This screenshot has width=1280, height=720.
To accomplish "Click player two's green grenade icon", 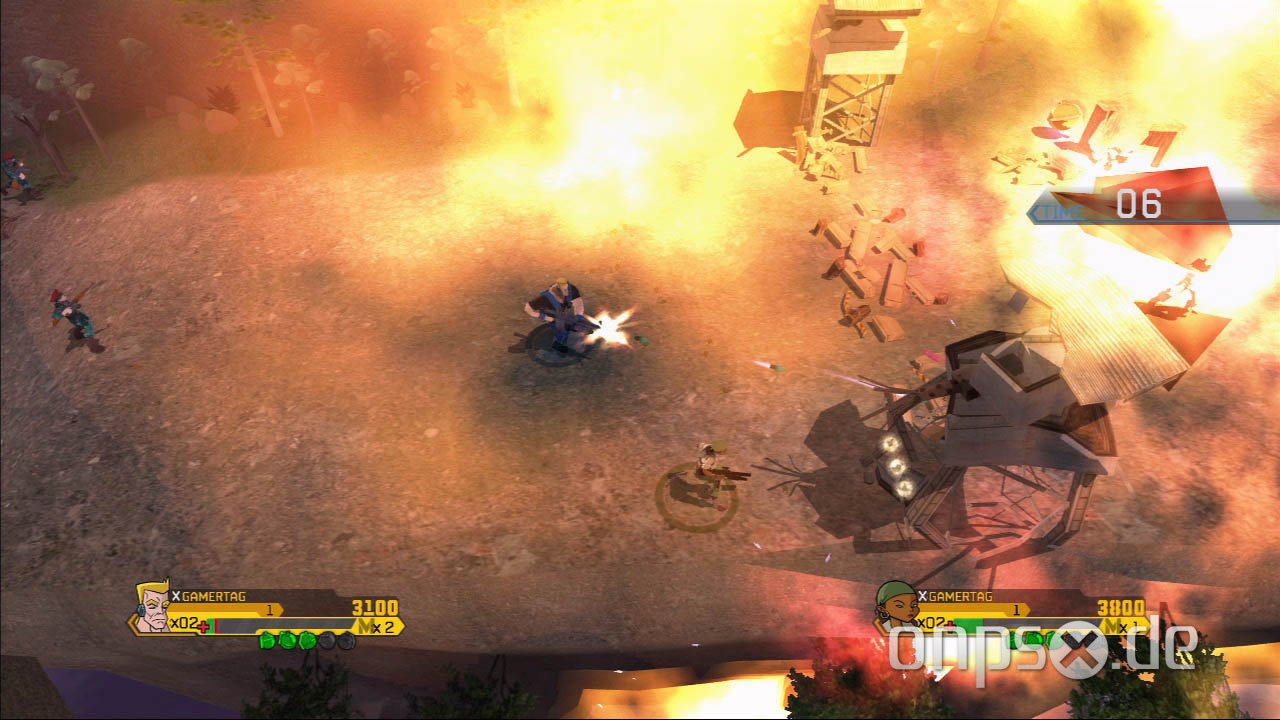I will [x=1032, y=637].
